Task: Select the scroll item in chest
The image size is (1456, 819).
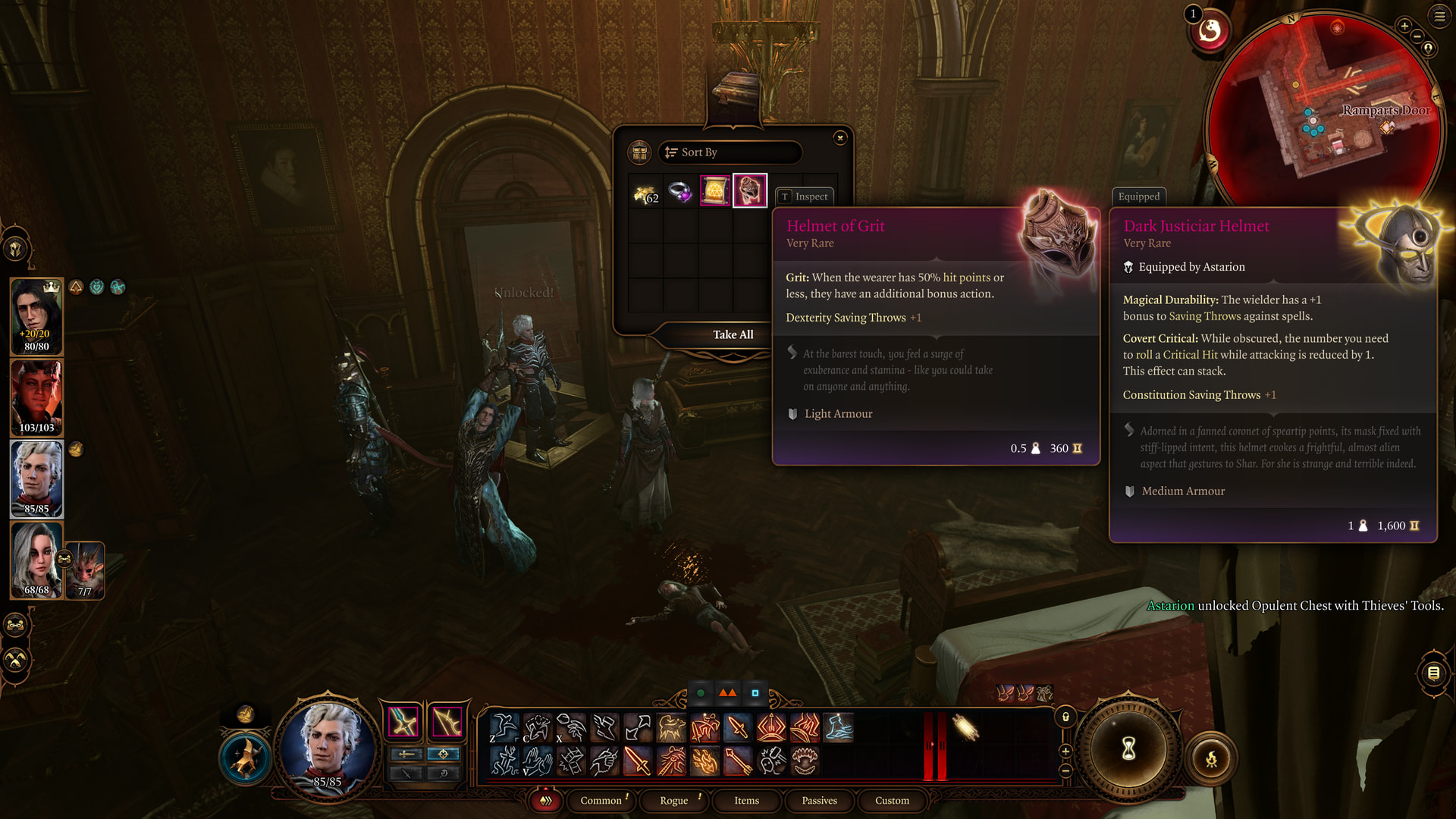Action: click(x=714, y=191)
